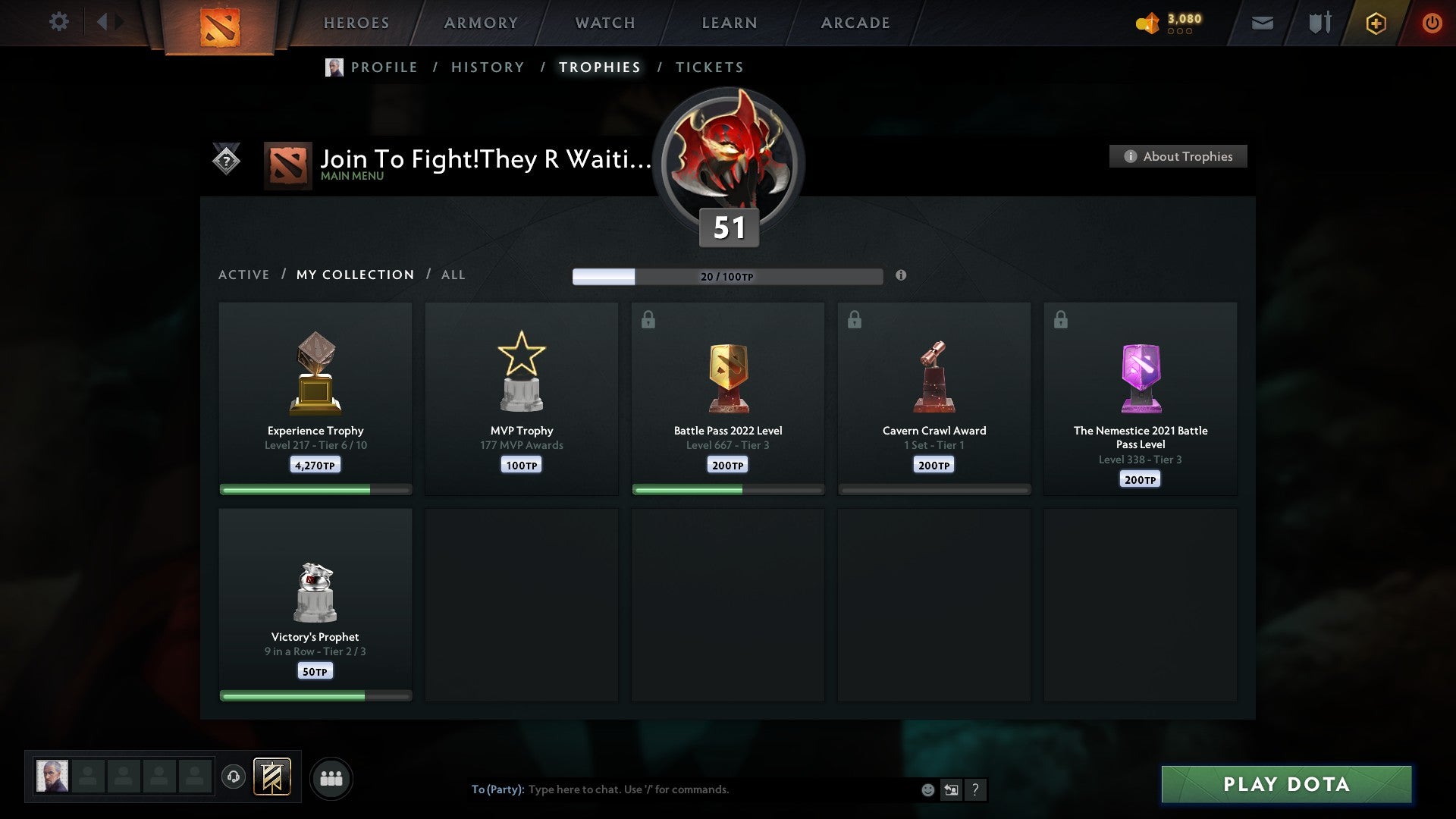
Task: Open the Dota Plus hexagon icon
Action: [1376, 23]
